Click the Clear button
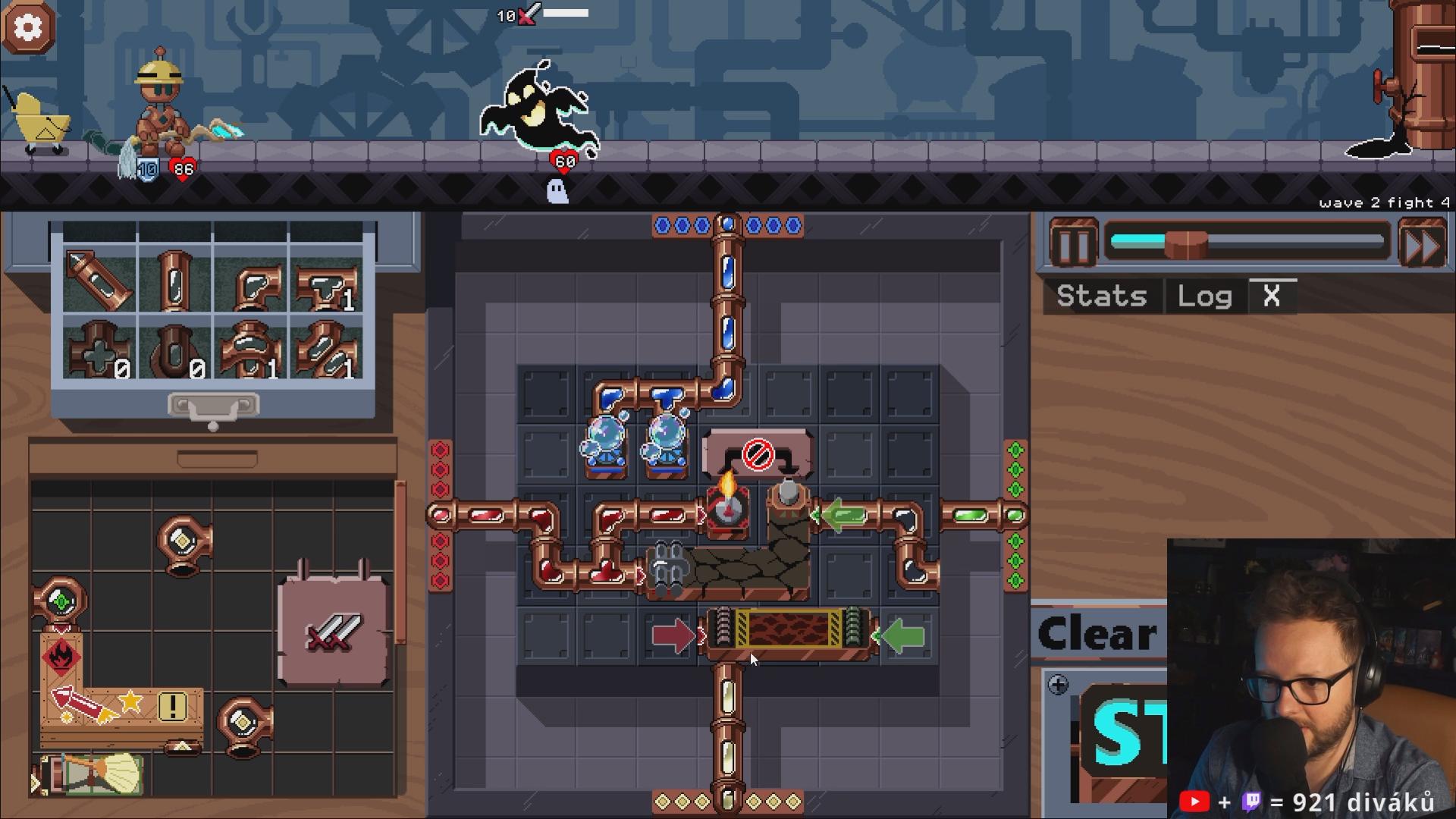The height and width of the screenshot is (819, 1456). coord(1097,634)
